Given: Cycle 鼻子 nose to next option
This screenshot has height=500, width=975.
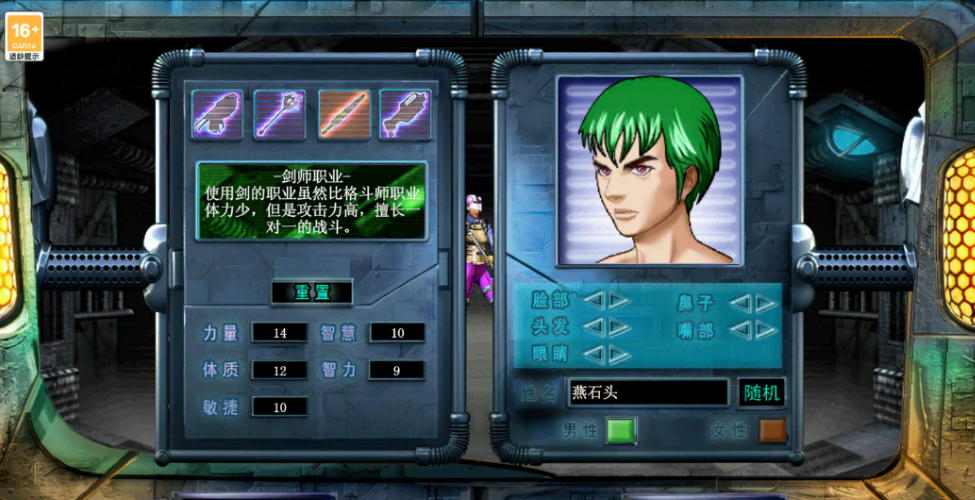Looking at the screenshot, I should 766,302.
